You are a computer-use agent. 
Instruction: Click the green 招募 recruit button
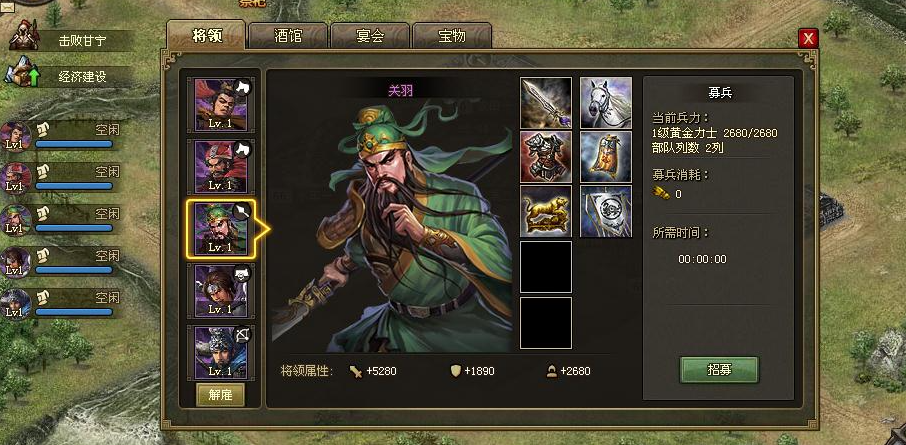719,370
